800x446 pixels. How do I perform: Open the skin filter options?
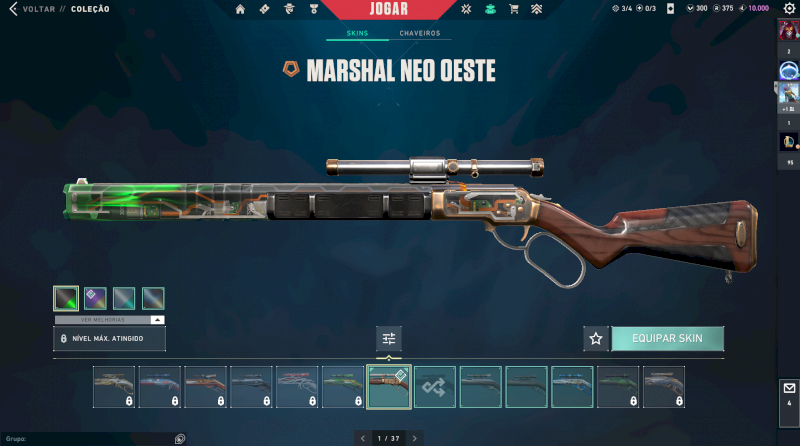click(389, 338)
